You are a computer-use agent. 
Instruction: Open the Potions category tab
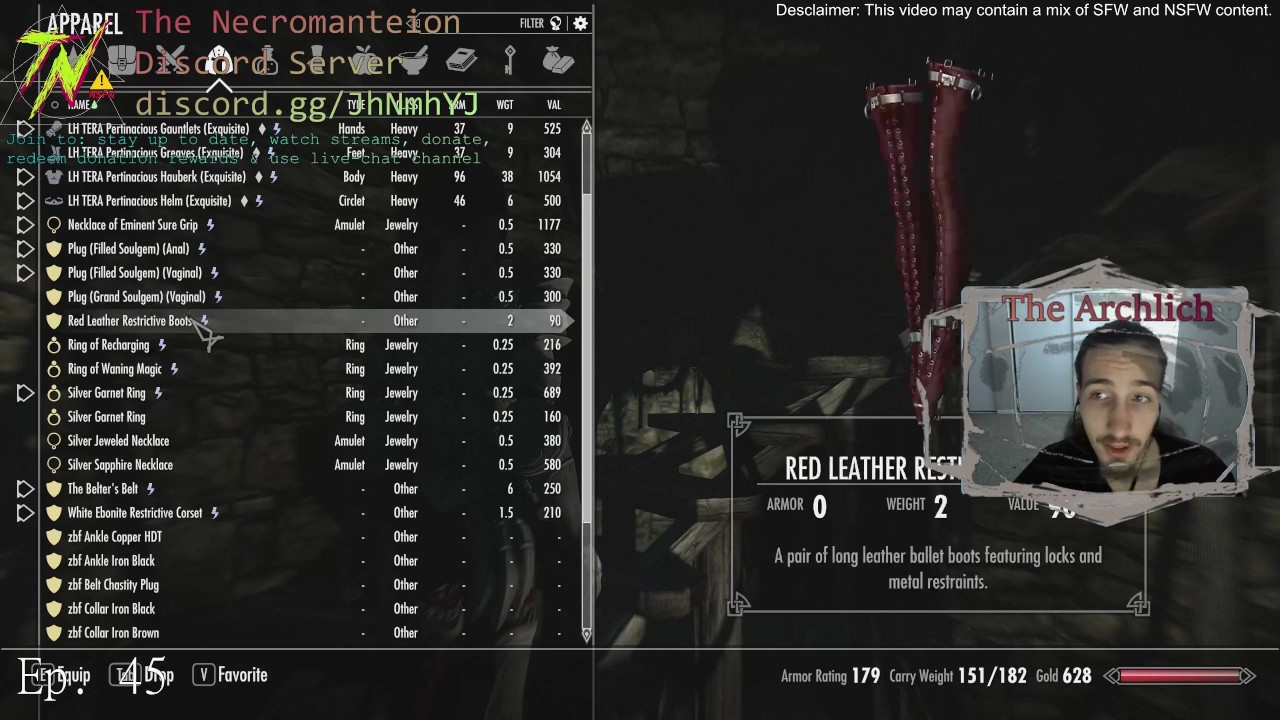tap(267, 61)
